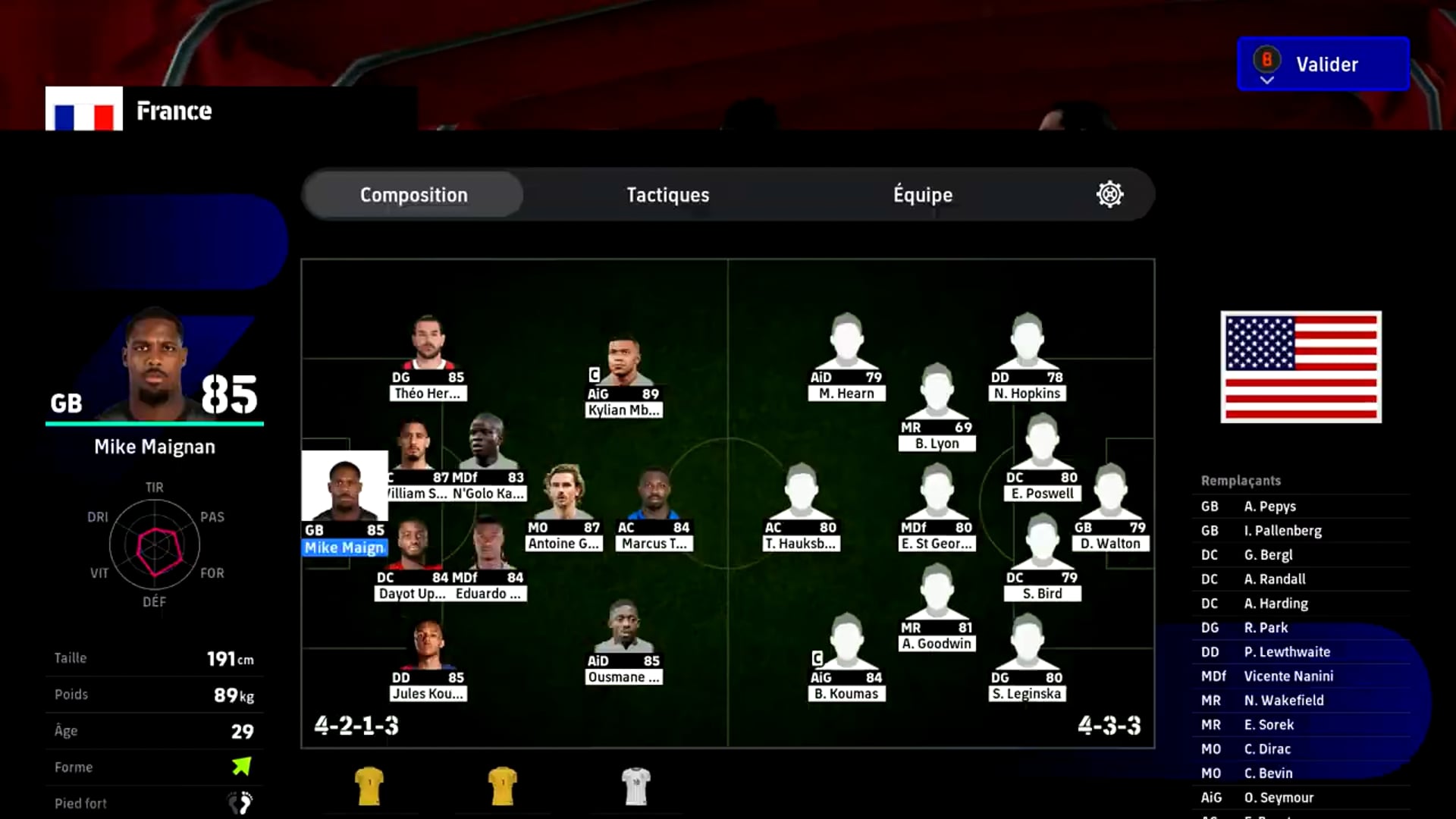Click the France flag icon
The height and width of the screenshot is (819, 1456).
(83, 111)
